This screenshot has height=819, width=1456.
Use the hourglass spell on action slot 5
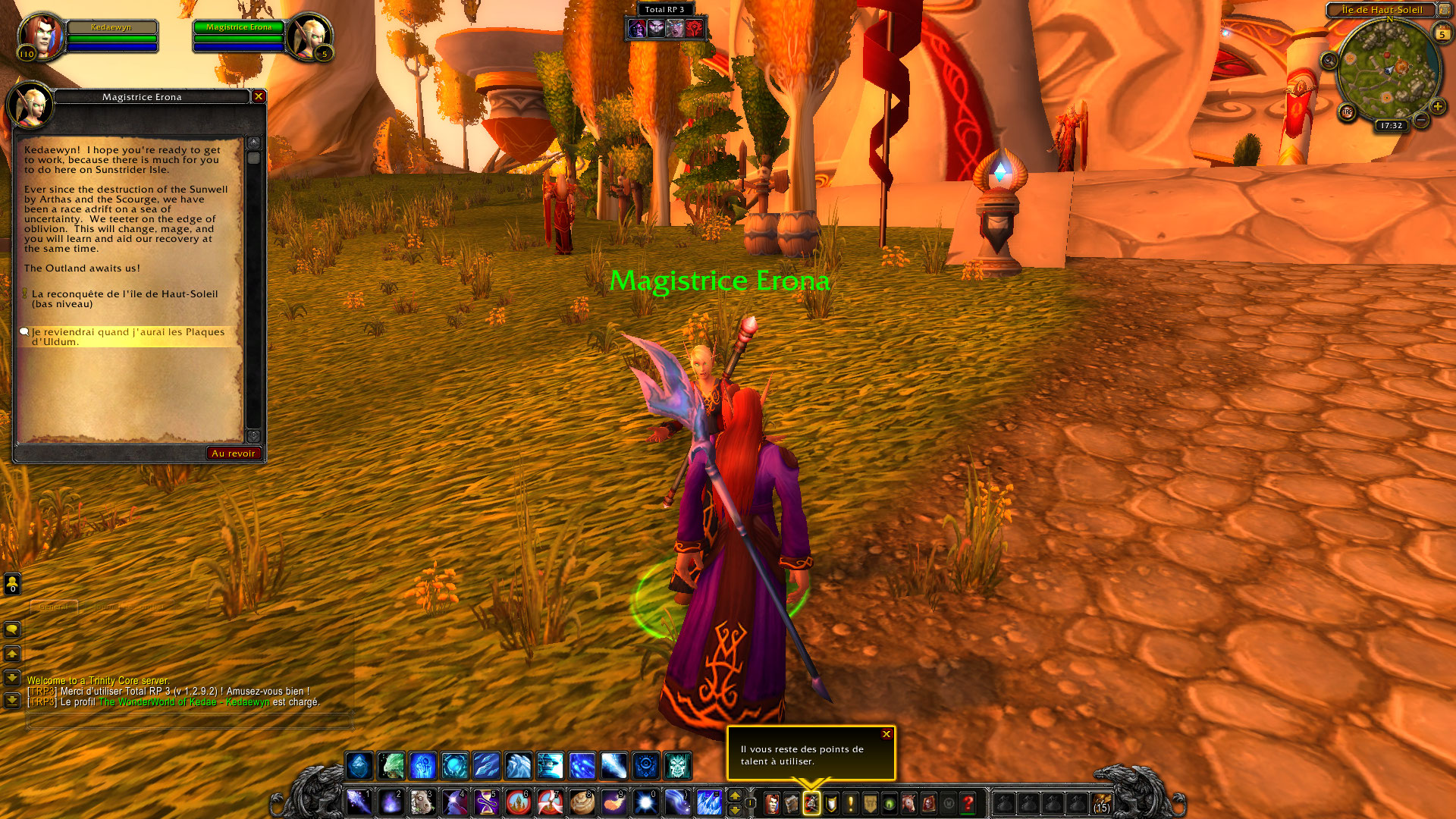pos(485,801)
